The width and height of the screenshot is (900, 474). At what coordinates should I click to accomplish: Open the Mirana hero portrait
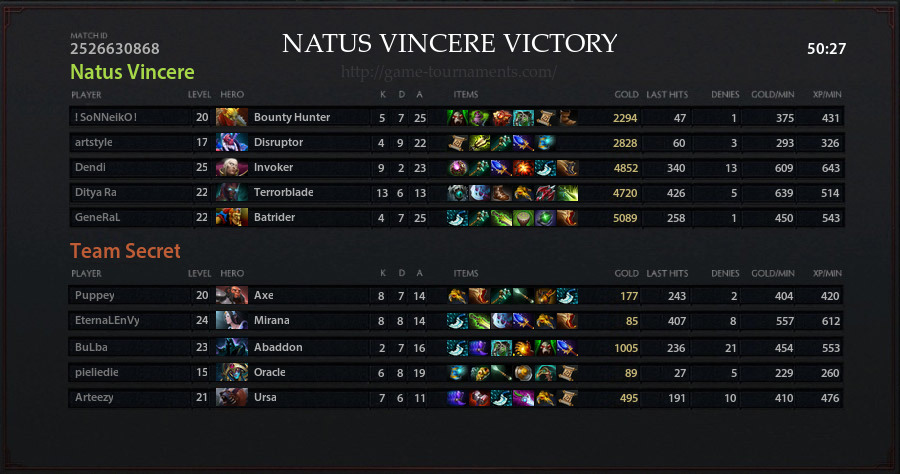(x=232, y=320)
